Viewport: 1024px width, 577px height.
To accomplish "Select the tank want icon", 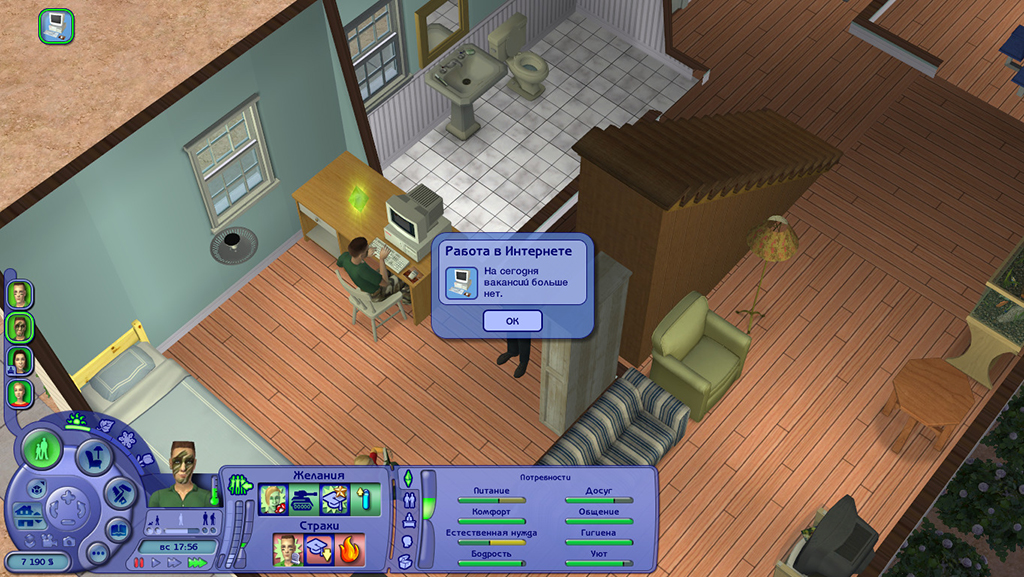I will tap(303, 499).
